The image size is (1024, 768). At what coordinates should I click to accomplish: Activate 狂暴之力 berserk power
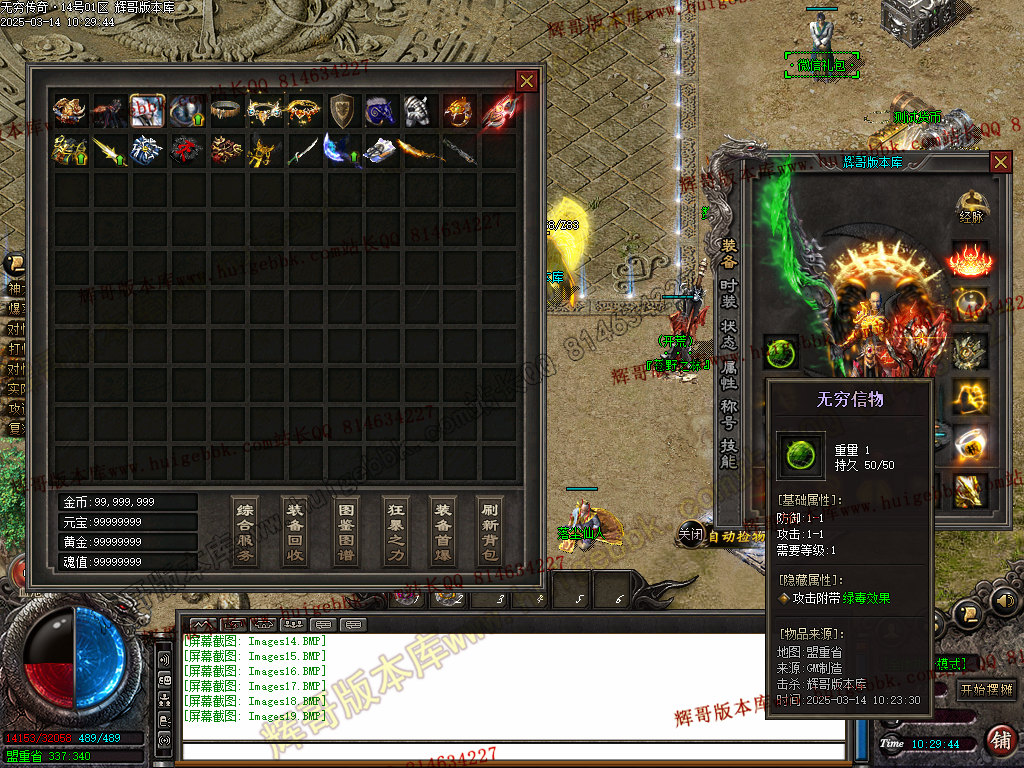pos(394,531)
